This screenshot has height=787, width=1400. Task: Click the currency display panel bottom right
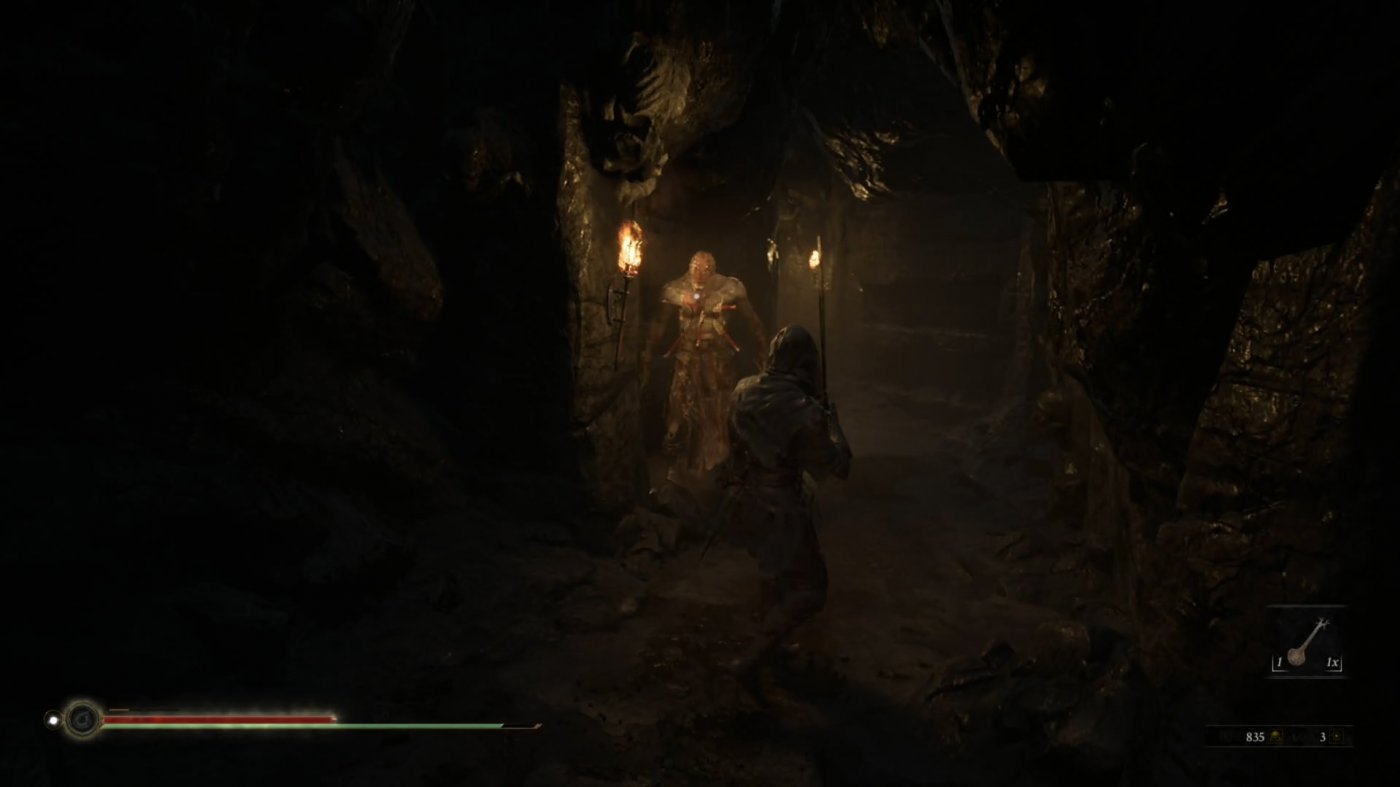click(x=1300, y=735)
